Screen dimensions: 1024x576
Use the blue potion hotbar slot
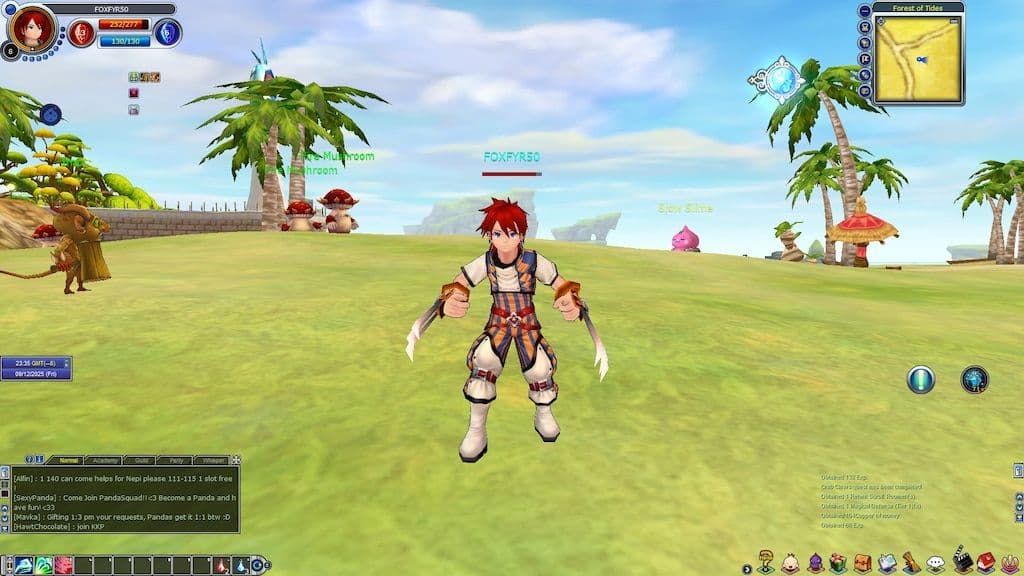coord(240,566)
